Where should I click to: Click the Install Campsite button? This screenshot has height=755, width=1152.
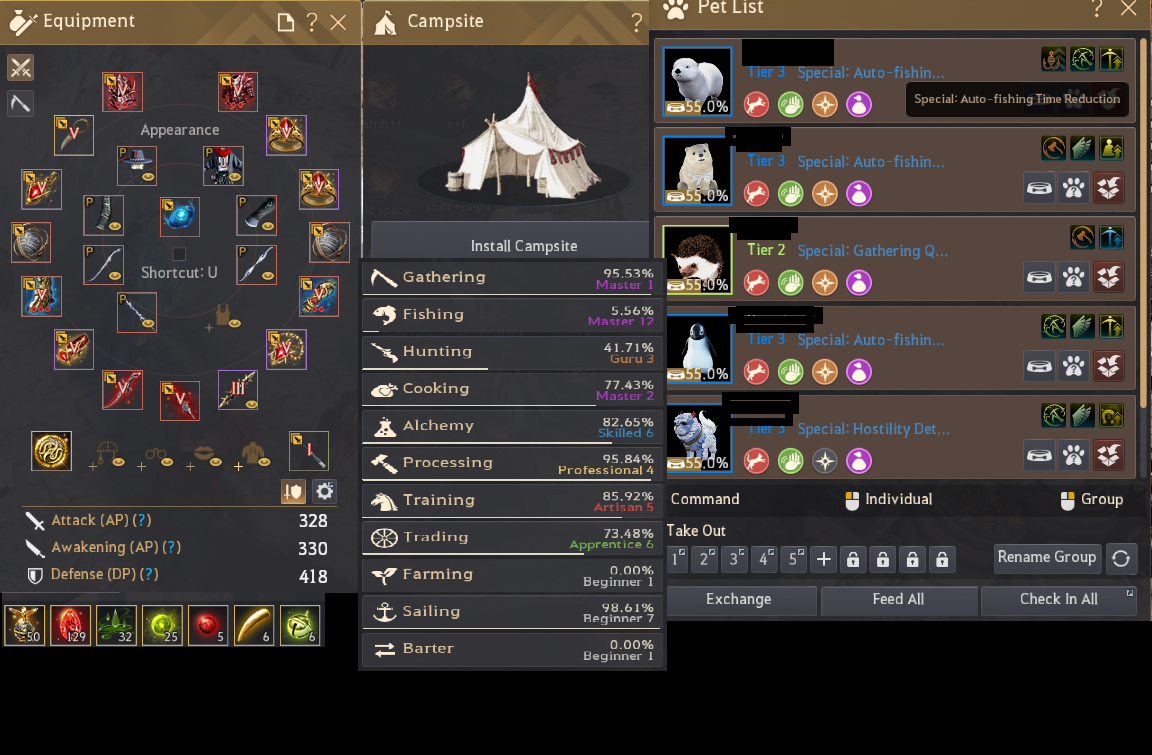pyautogui.click(x=524, y=246)
